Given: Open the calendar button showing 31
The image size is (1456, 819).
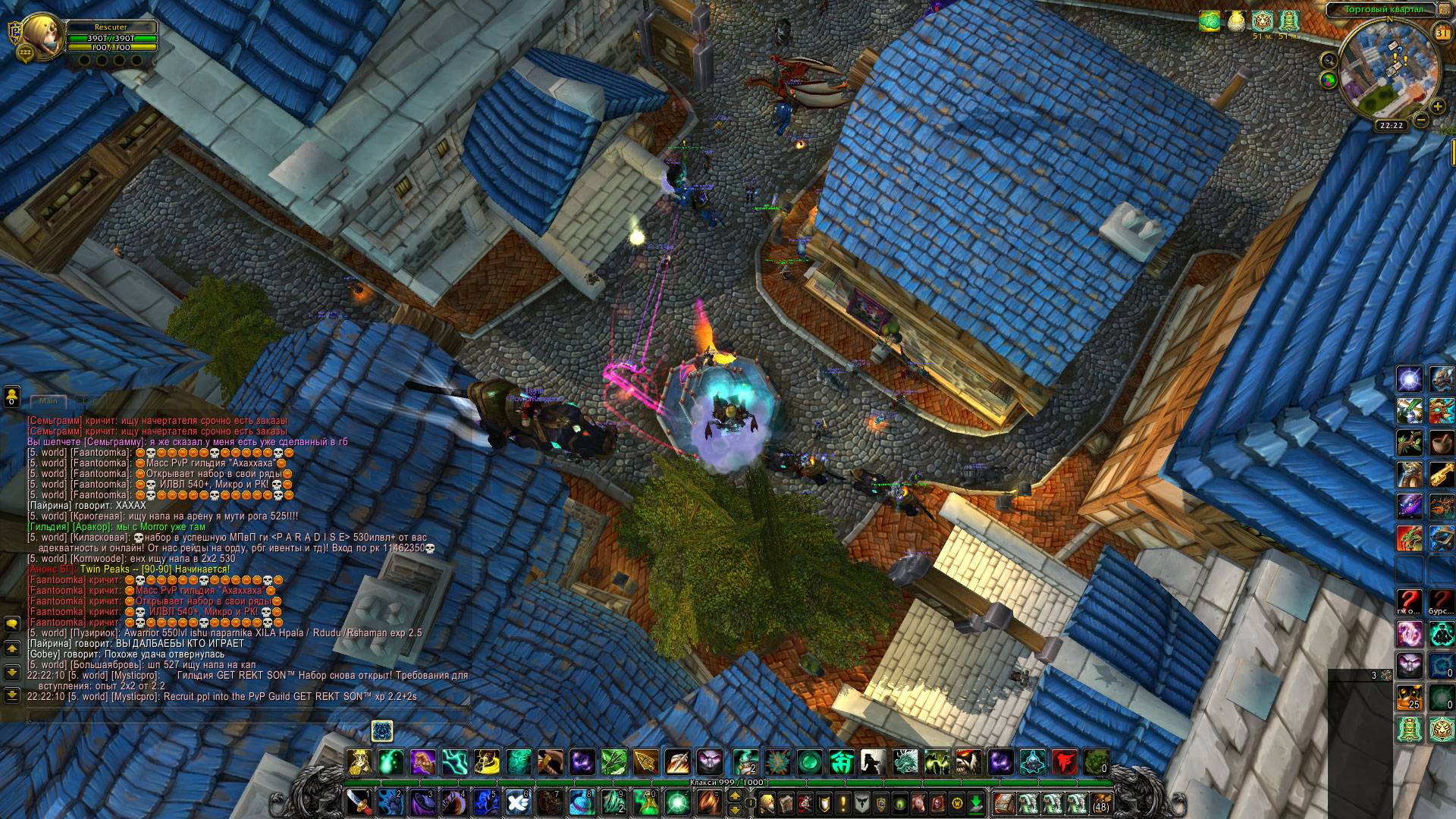Looking at the screenshot, I should point(1442,33).
